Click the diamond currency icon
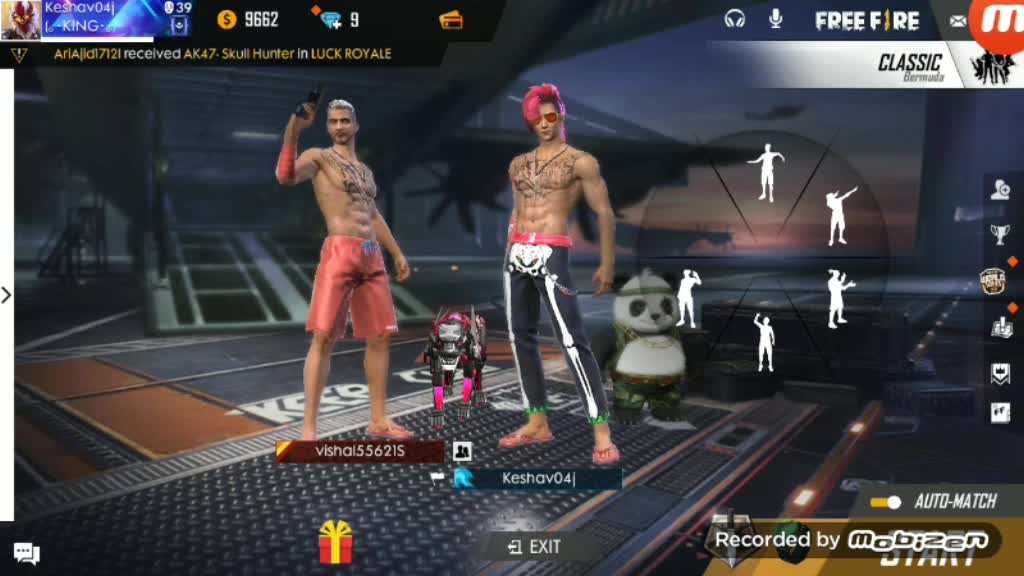This screenshot has height=576, width=1024. [x=328, y=20]
